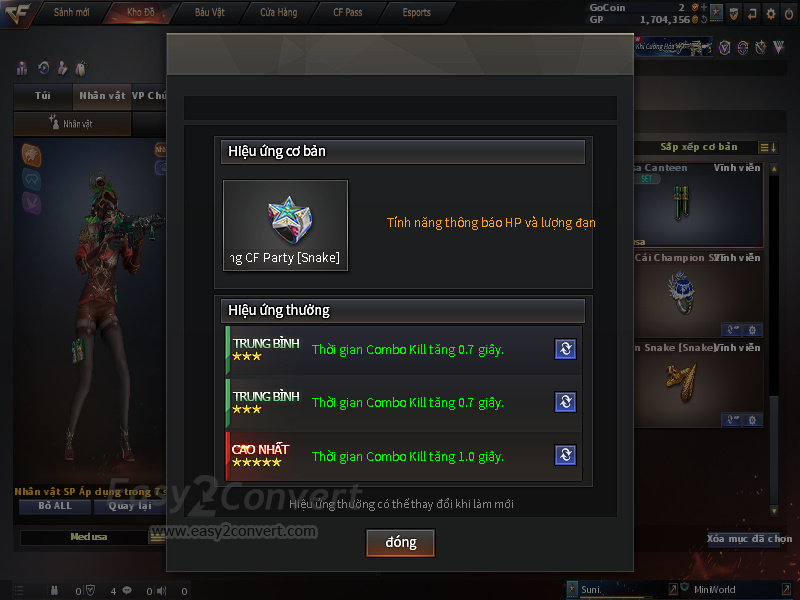Select the CF Party [Snake] item icon
The width and height of the screenshot is (800, 600).
(x=285, y=225)
